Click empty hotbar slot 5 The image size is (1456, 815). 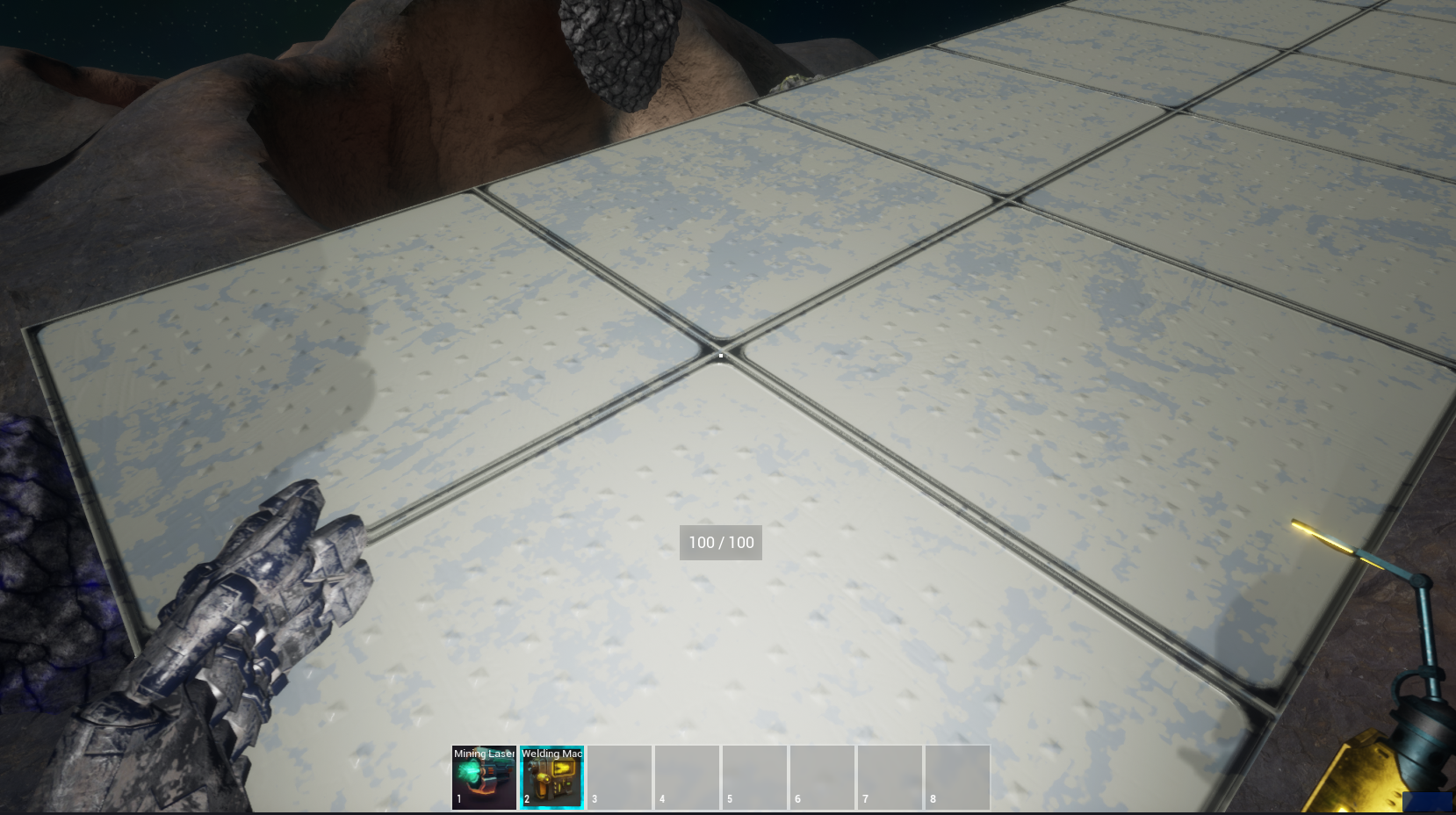click(x=754, y=776)
